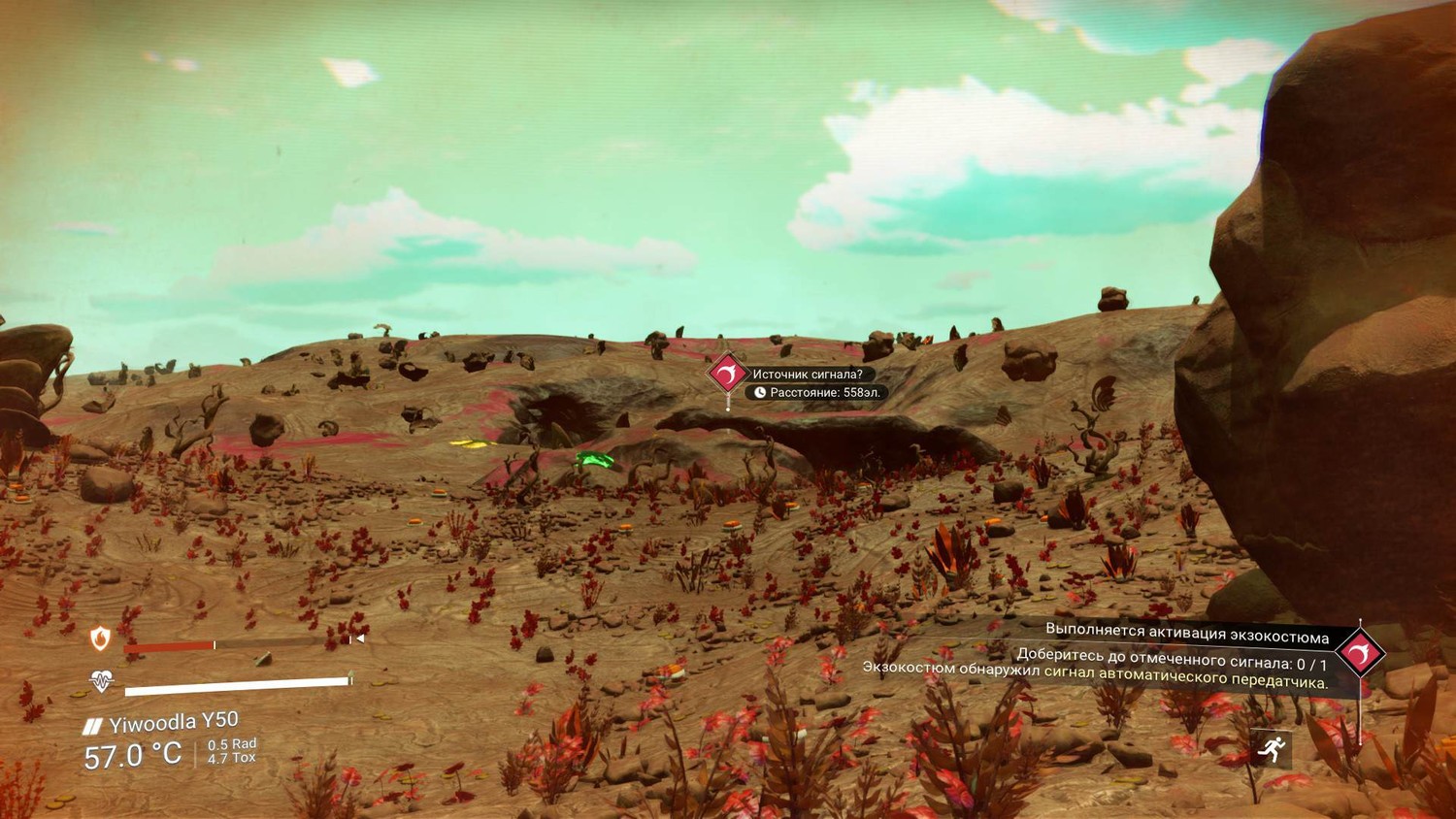Select the sprint running figure icon

click(1271, 748)
